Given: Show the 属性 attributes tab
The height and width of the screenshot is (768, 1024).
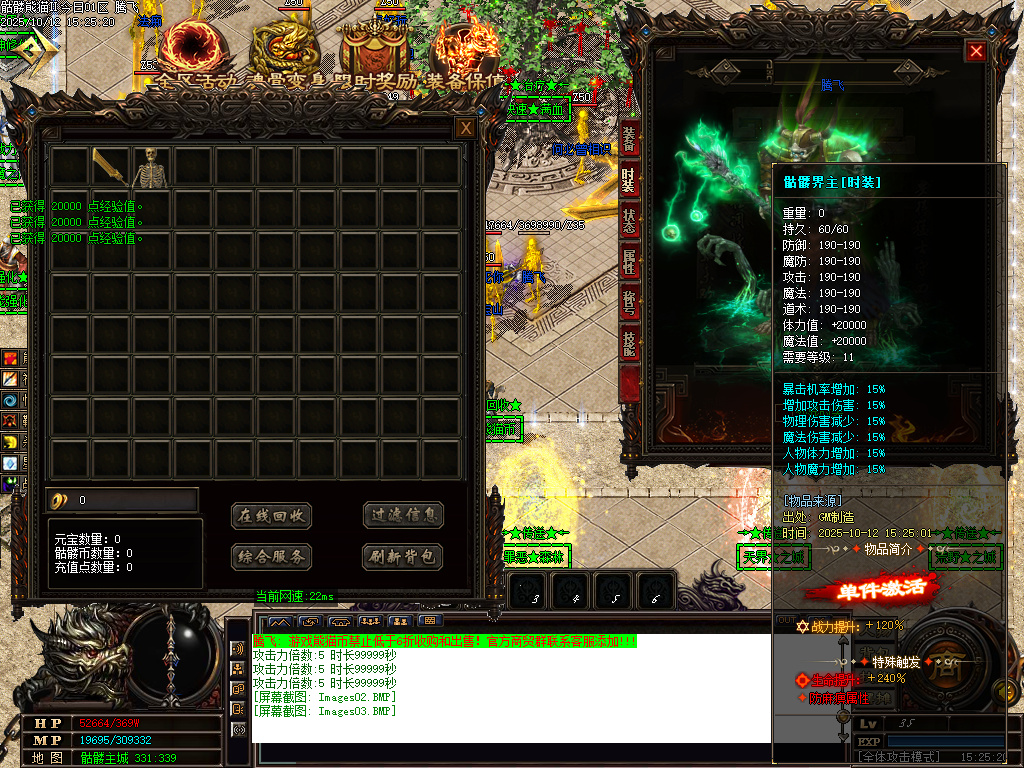Looking at the screenshot, I should click(629, 262).
